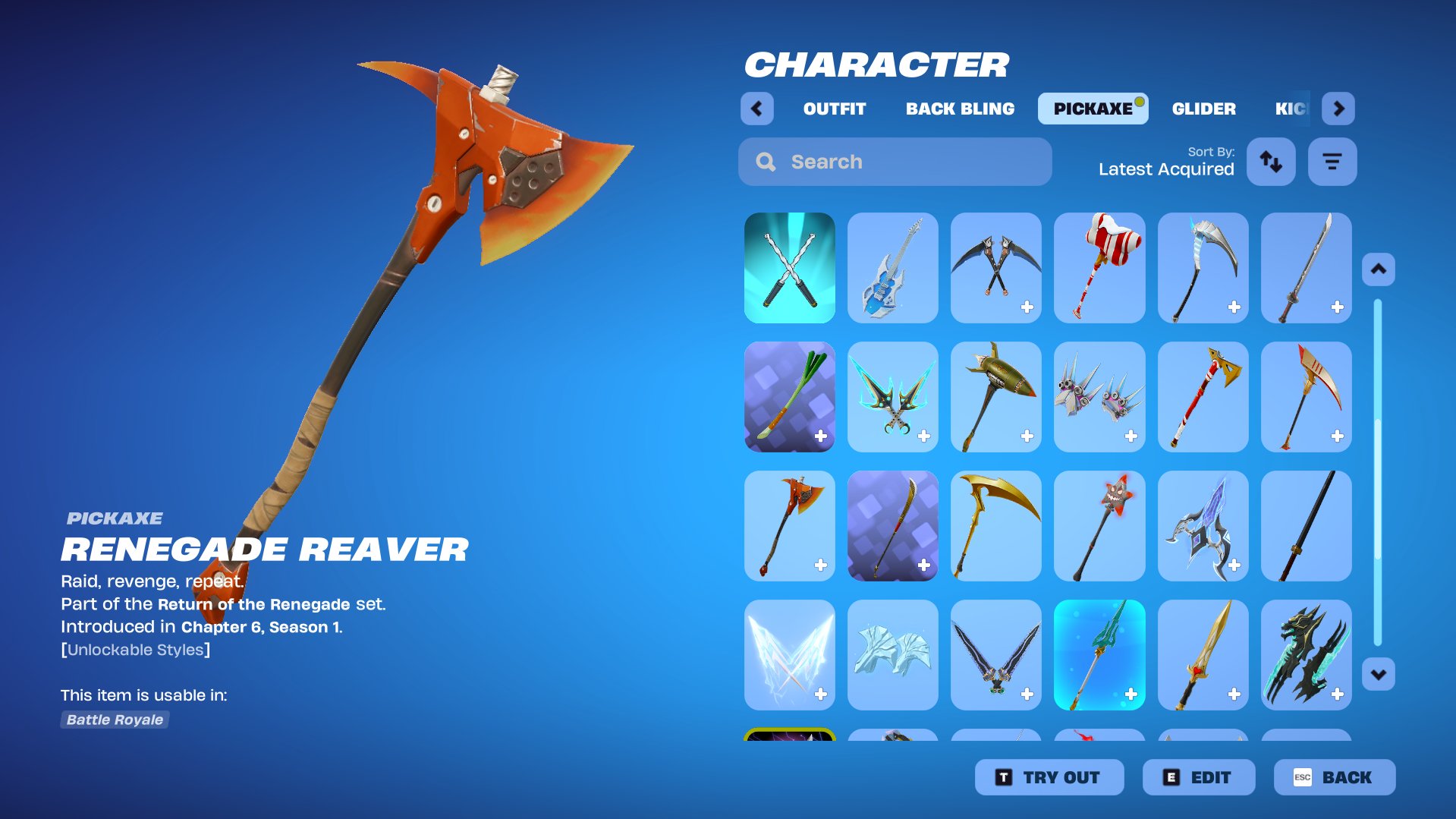Select the green spring onion pickaxe
This screenshot has height=819, width=1456.
(x=790, y=397)
